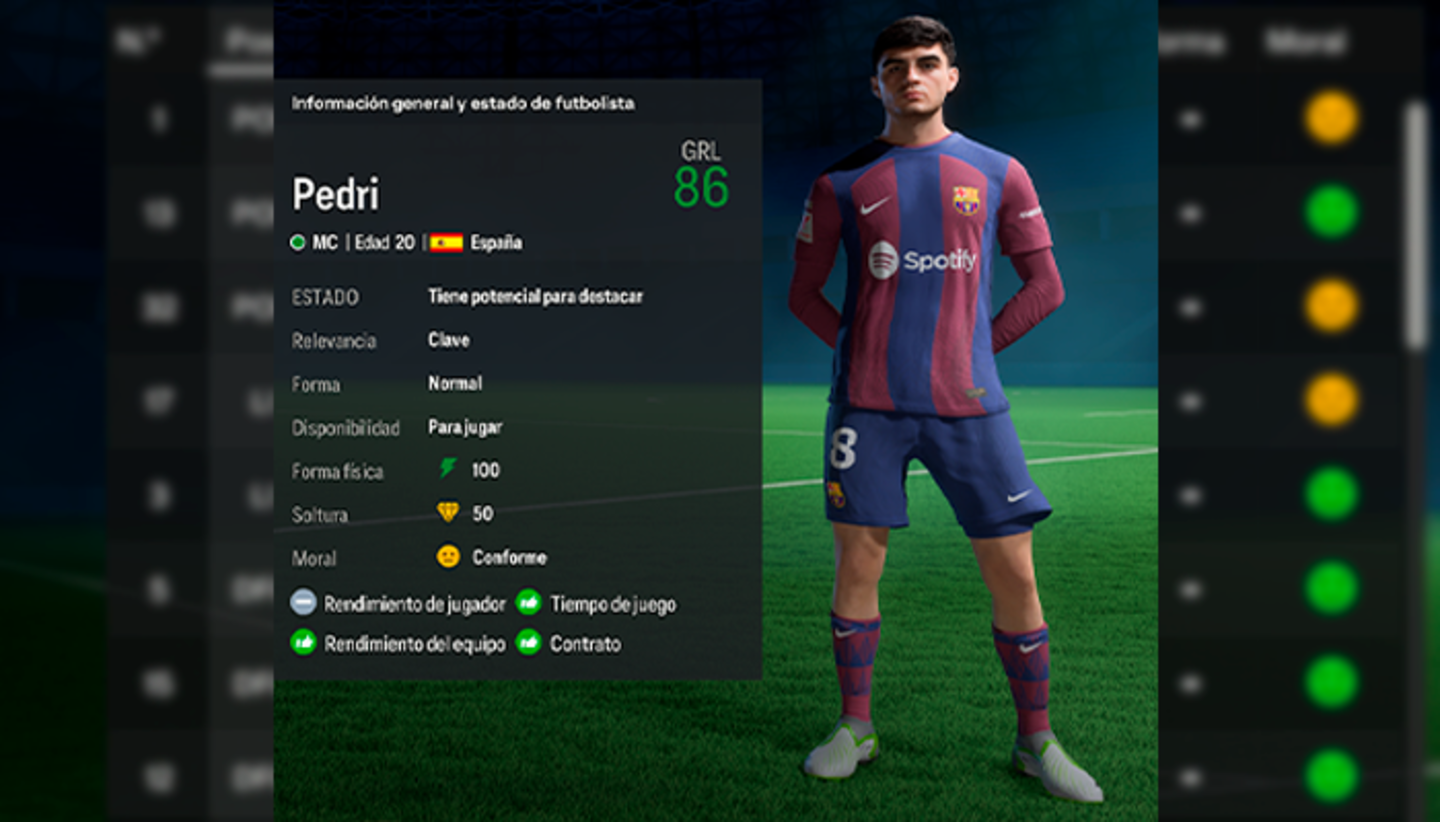Select the Tiempo de juego thumbs-up icon

coord(528,603)
